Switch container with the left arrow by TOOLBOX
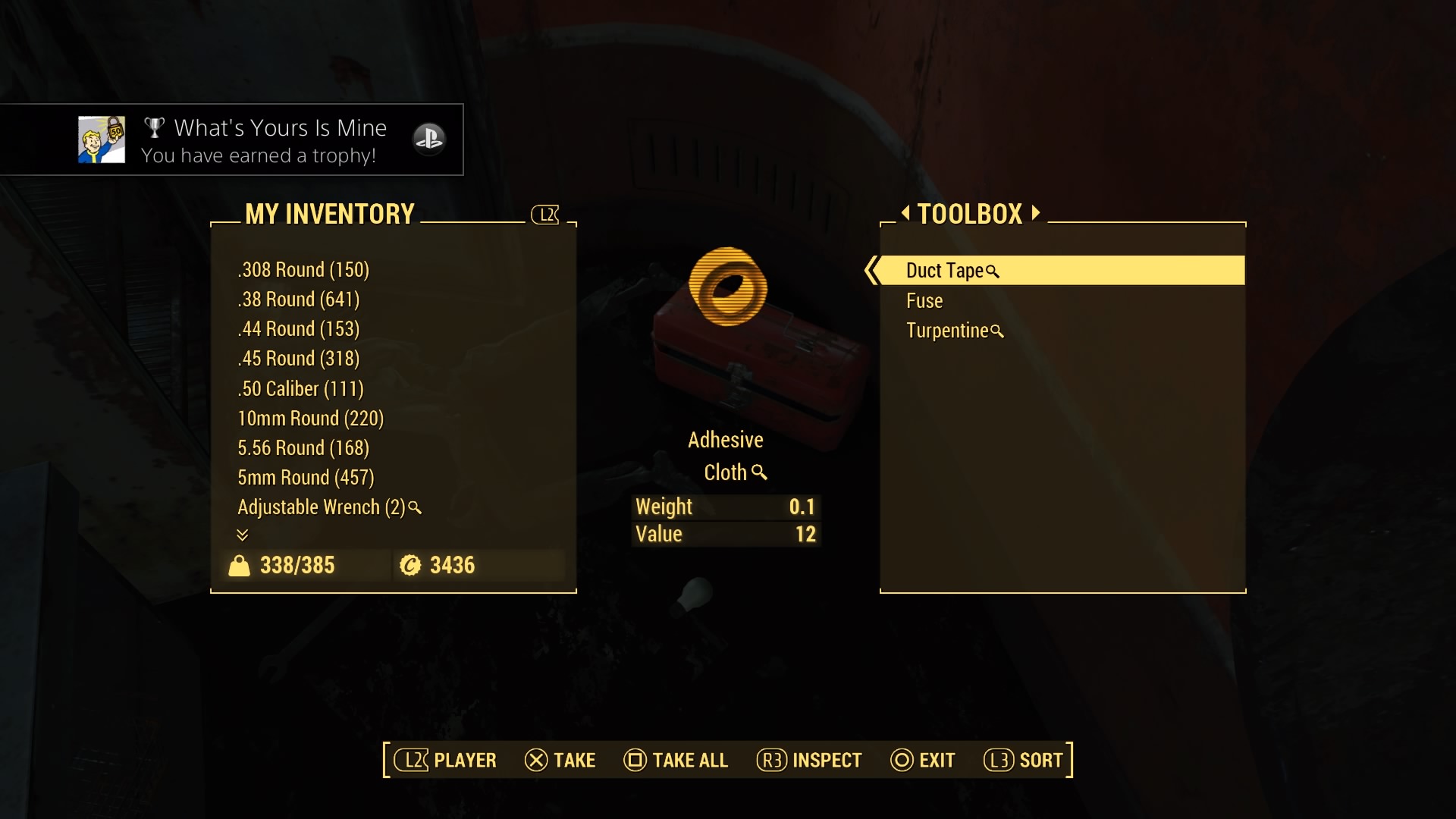Screen dimensions: 1456x819 905,213
